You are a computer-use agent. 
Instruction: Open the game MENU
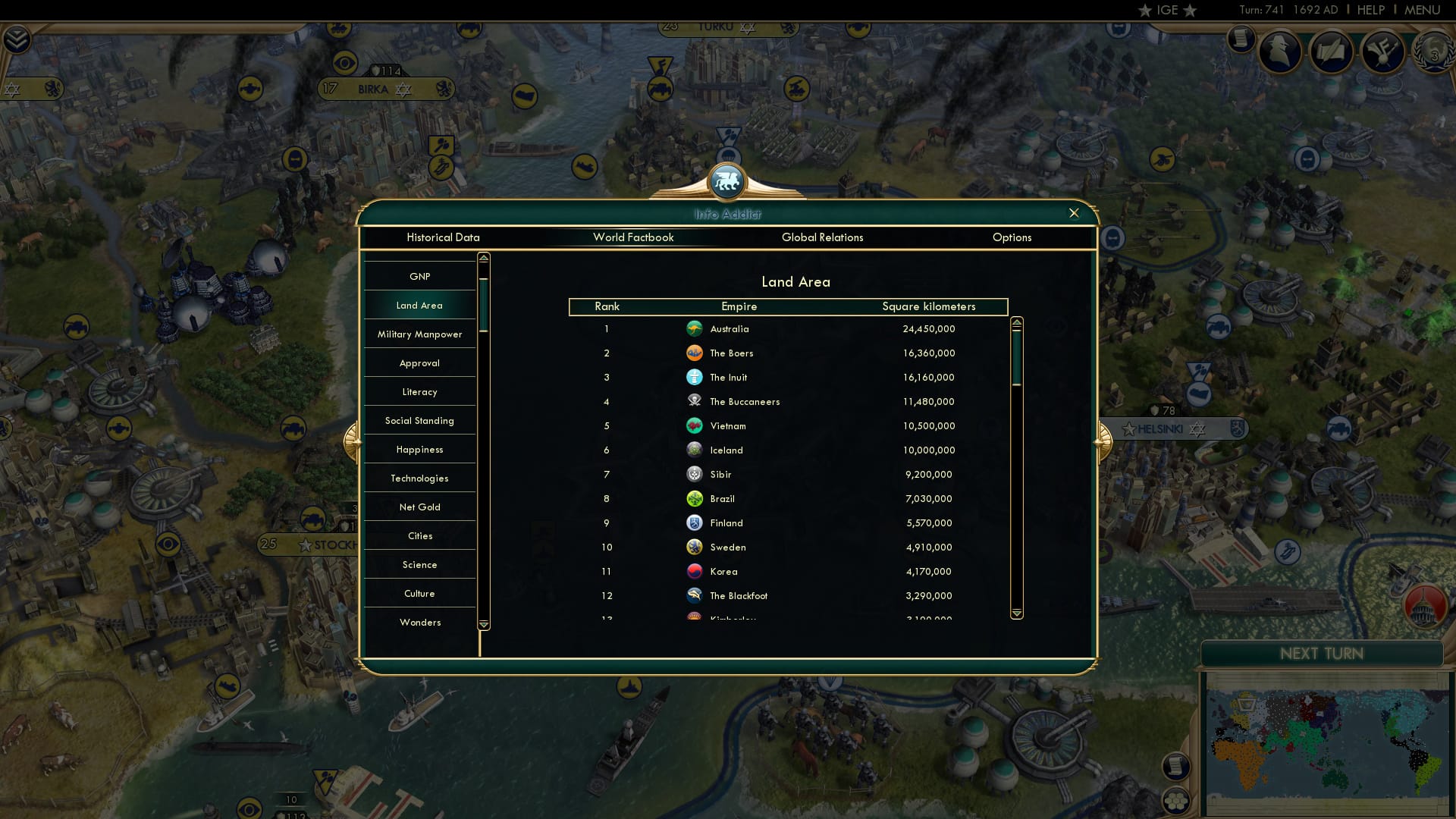[1421, 10]
